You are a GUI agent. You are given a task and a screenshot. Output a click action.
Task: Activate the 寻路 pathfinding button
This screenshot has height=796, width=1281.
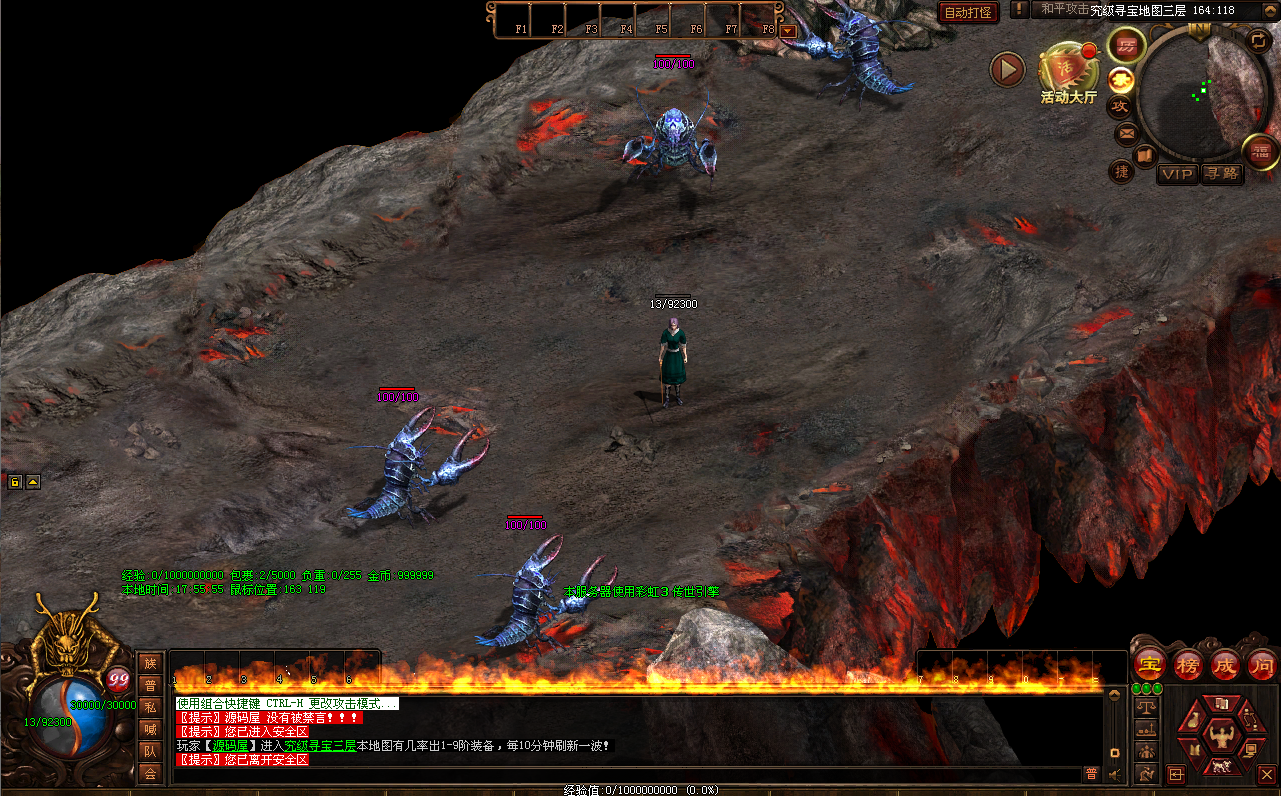[x=1221, y=174]
